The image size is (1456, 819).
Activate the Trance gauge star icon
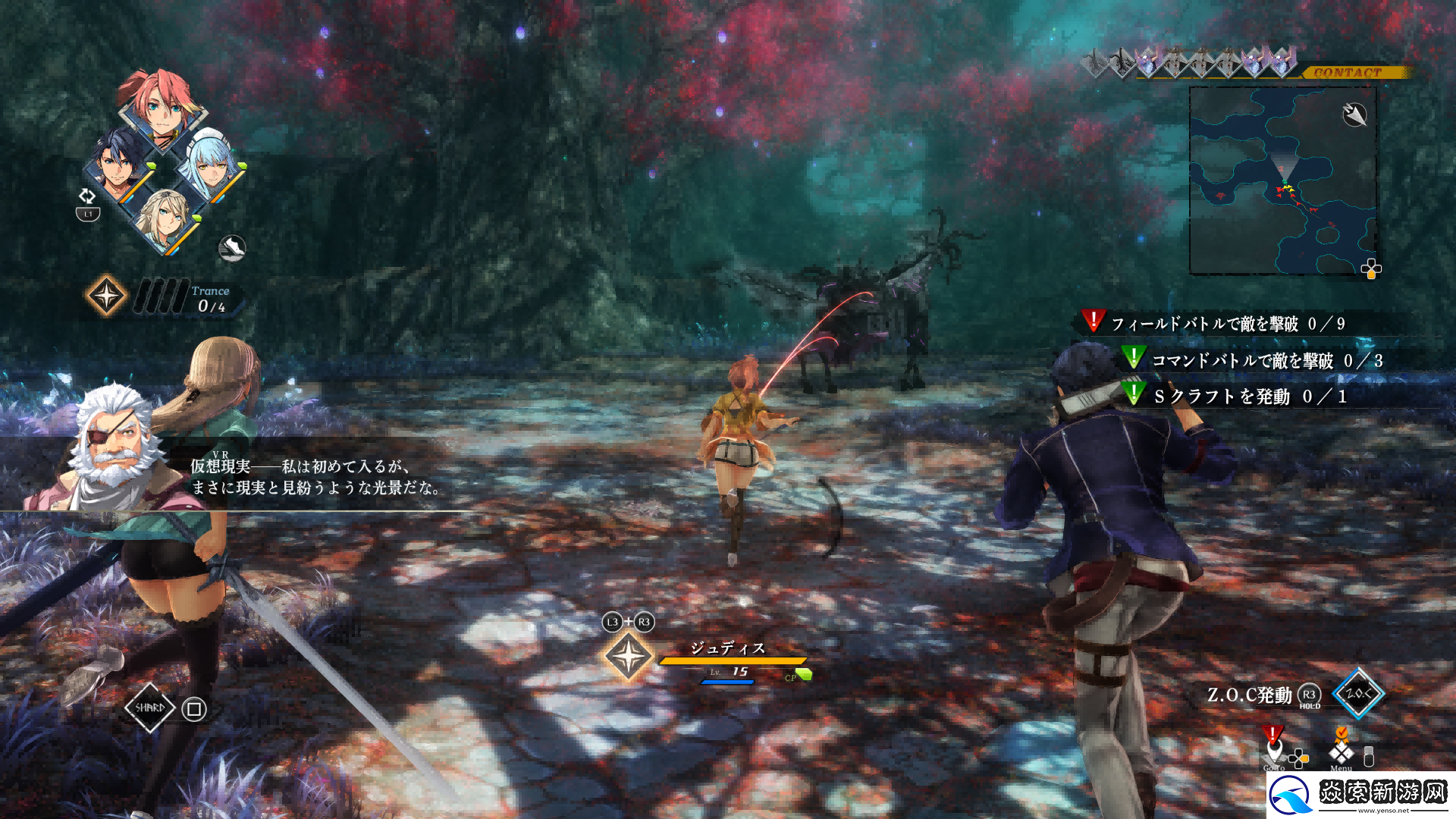(x=106, y=295)
